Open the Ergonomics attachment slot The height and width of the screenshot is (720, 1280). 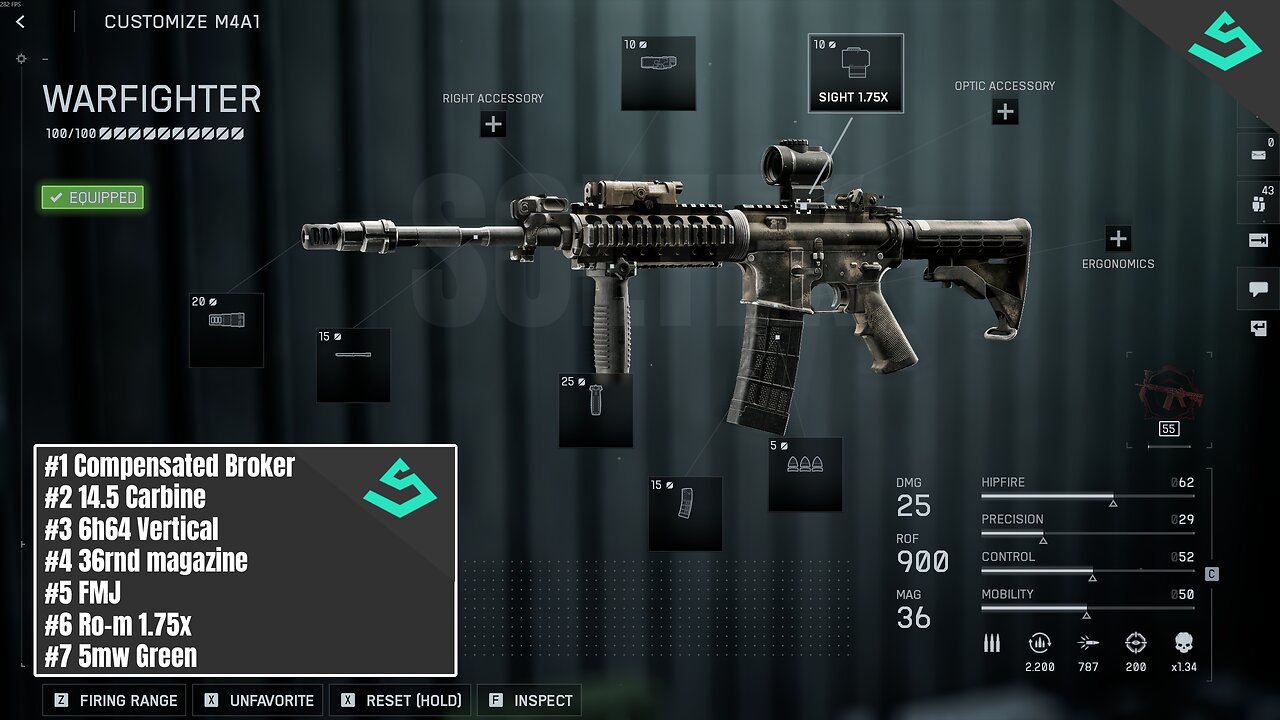point(1118,239)
